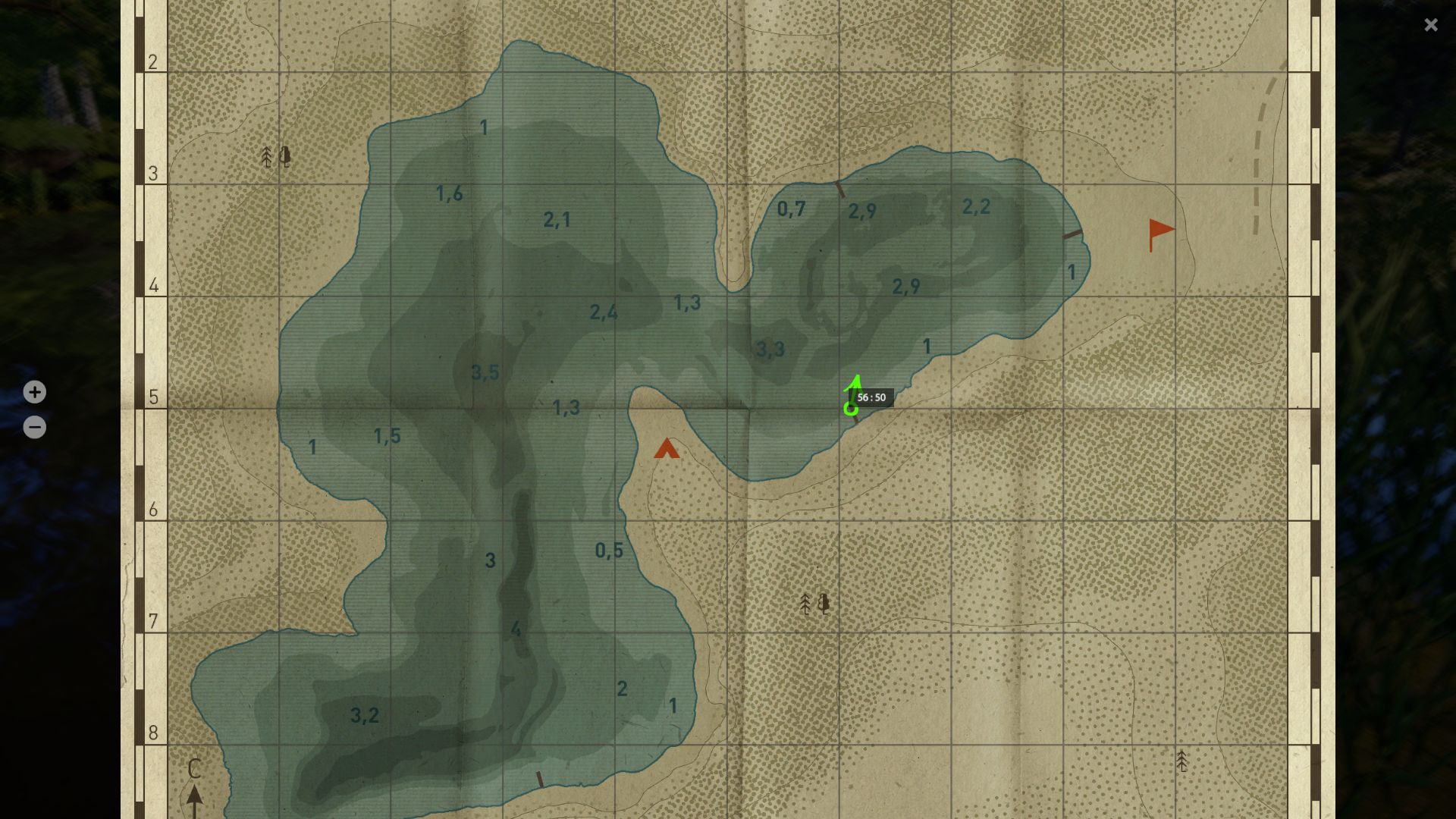Select the red tent campsite marker
1456x819 pixels.
[667, 449]
